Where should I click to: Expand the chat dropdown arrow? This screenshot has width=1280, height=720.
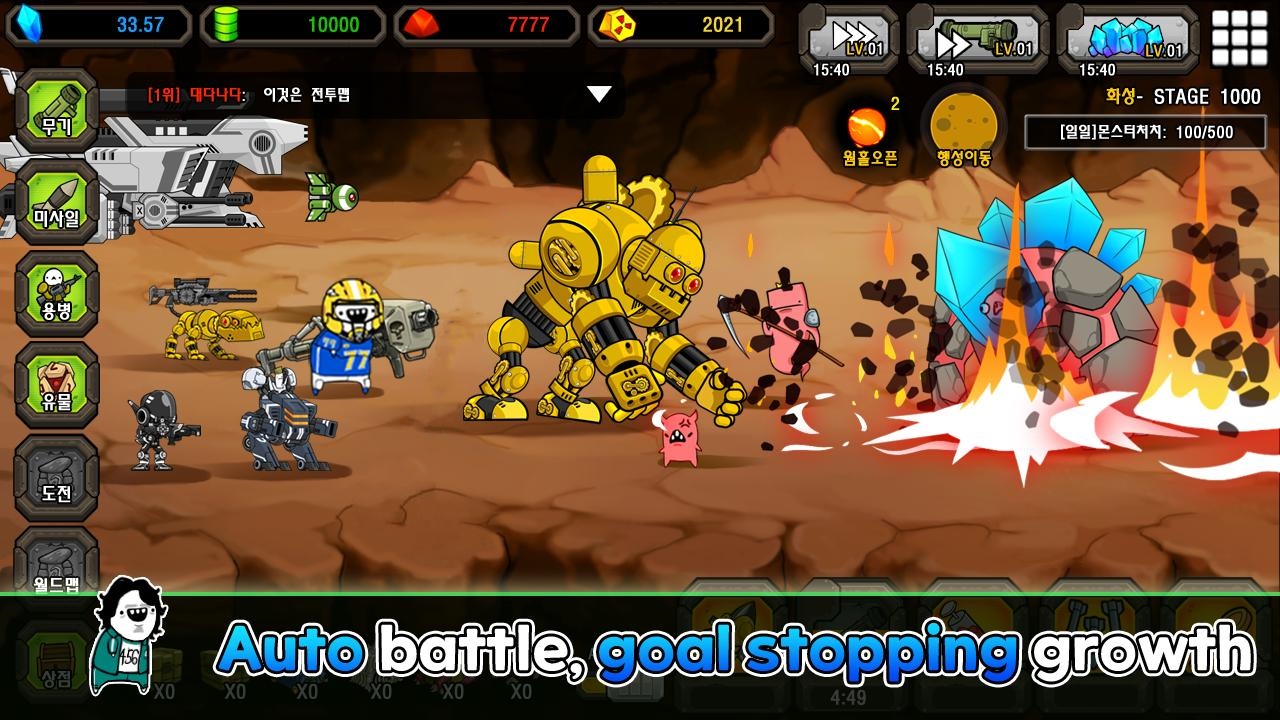coord(598,94)
